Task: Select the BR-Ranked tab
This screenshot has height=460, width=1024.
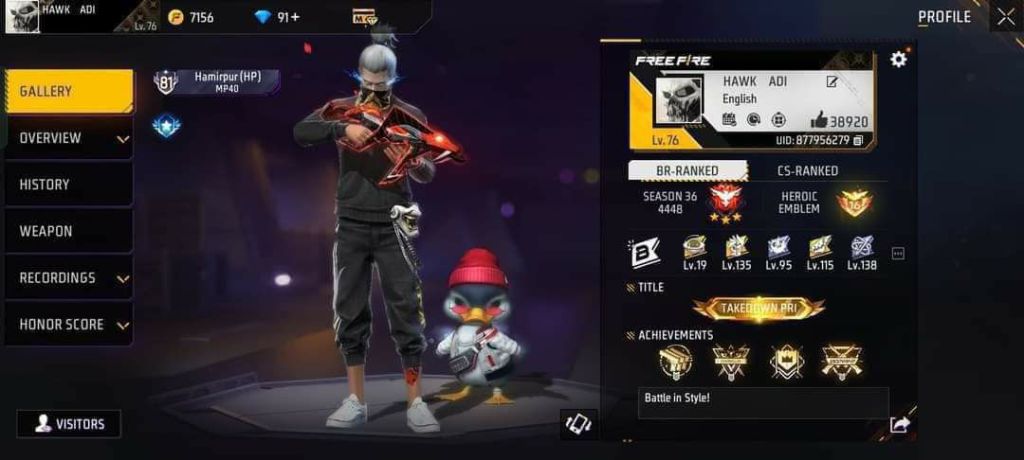Action: [687, 171]
